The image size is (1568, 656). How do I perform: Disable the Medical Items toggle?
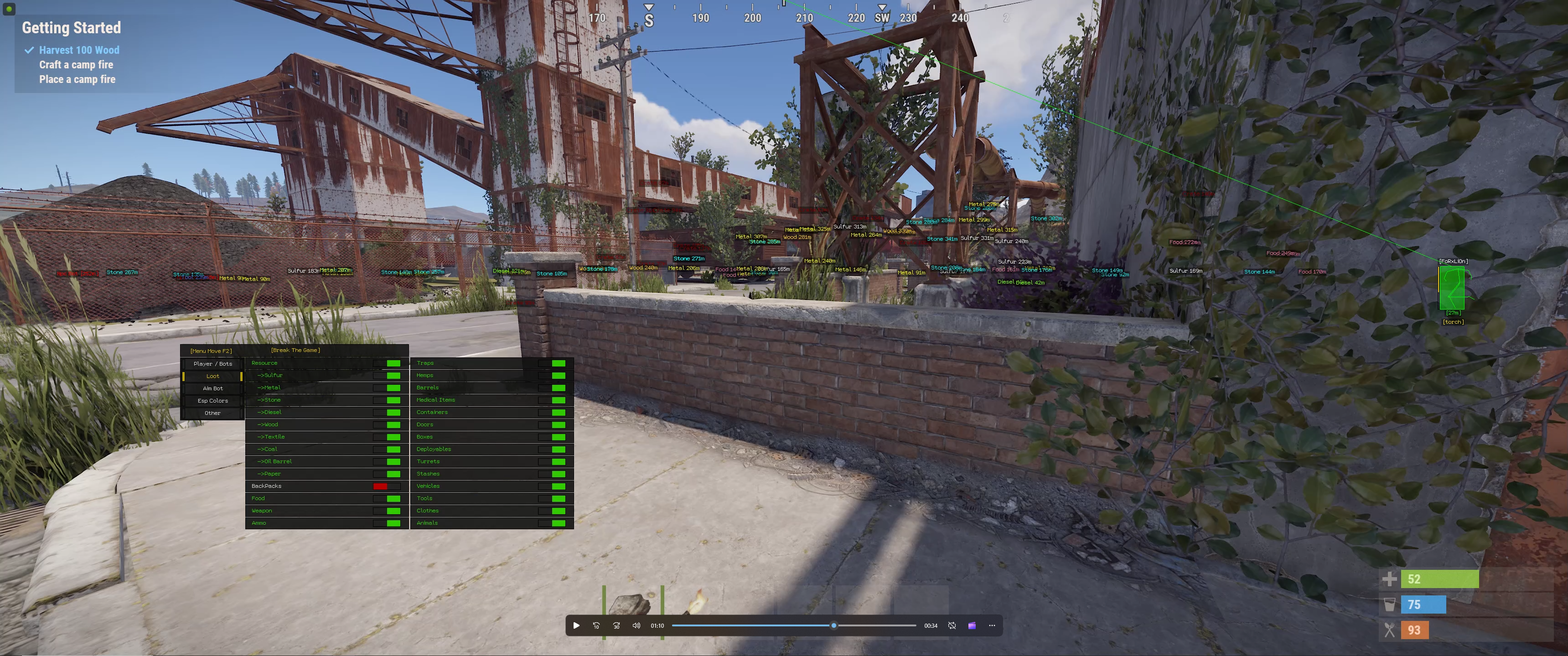552,400
